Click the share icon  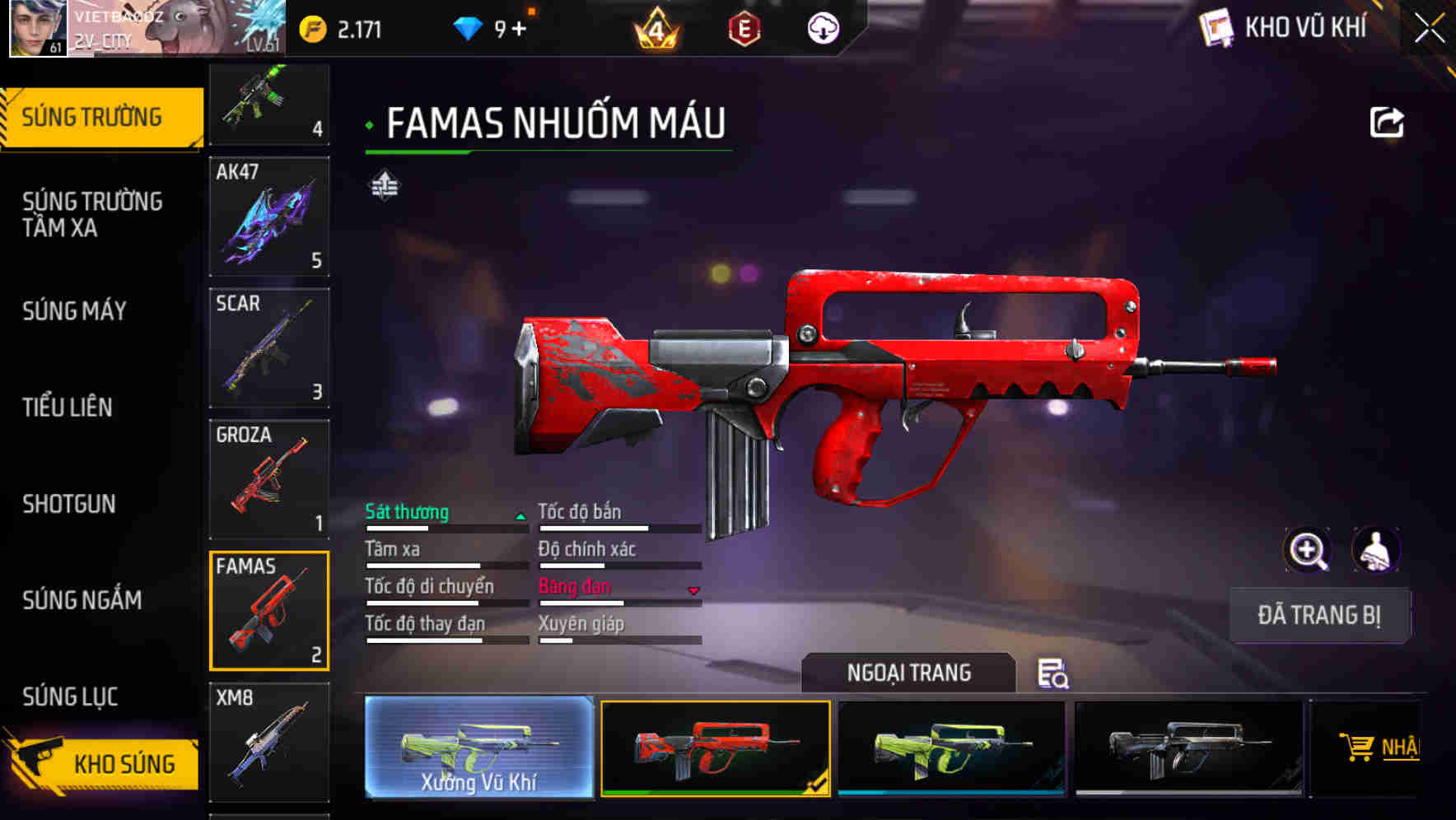[1387, 123]
